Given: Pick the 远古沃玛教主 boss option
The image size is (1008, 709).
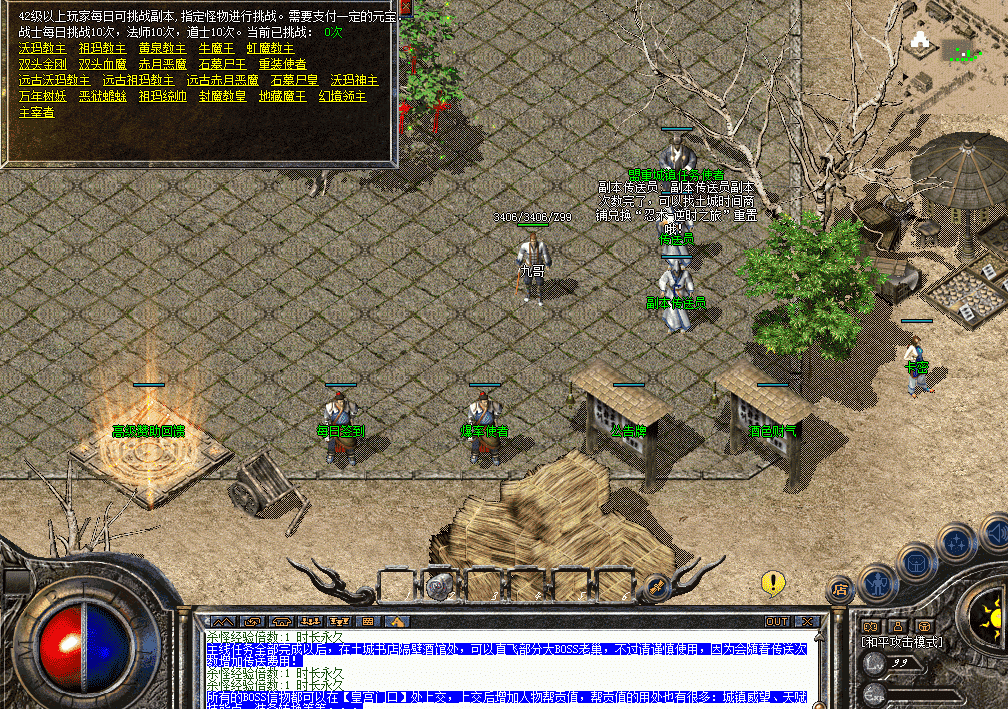Looking at the screenshot, I should click(54, 80).
